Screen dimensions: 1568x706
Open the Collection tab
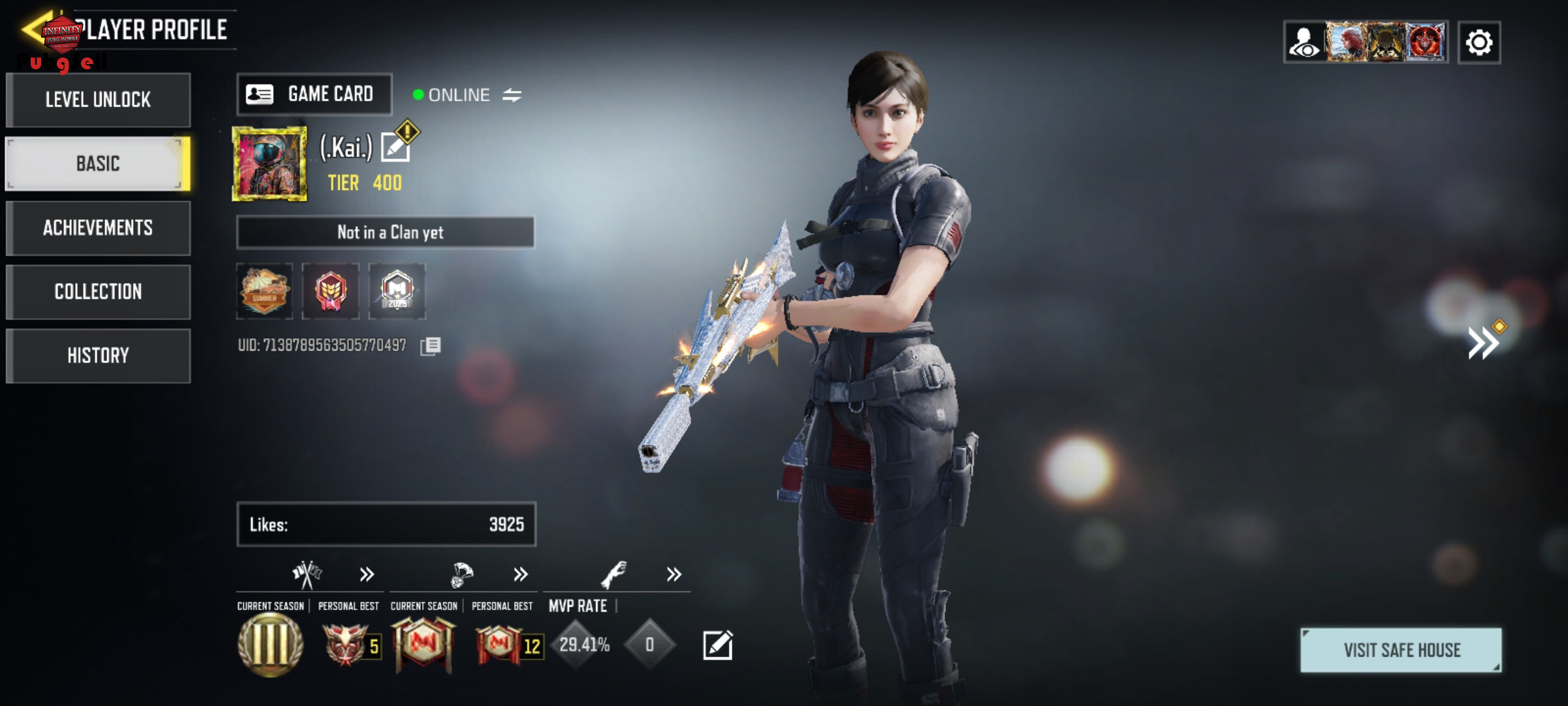(98, 292)
